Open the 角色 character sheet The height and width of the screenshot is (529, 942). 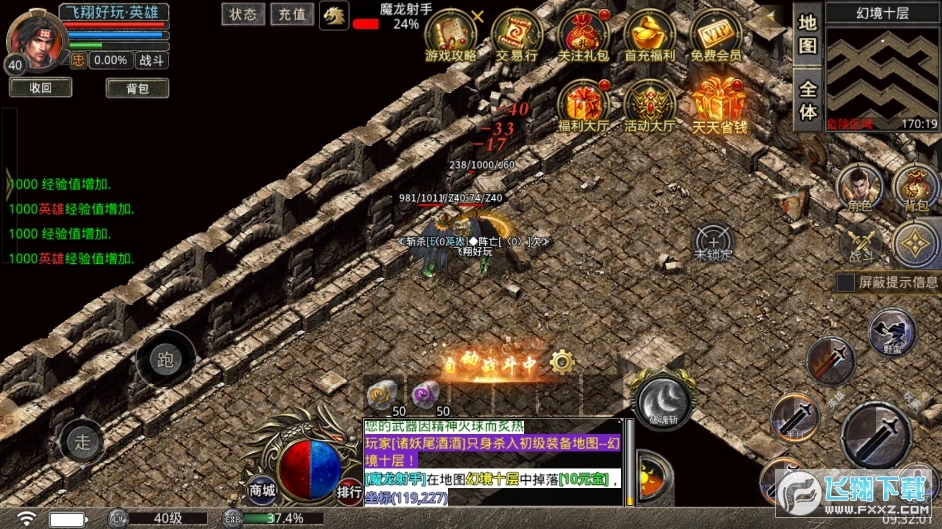point(859,187)
